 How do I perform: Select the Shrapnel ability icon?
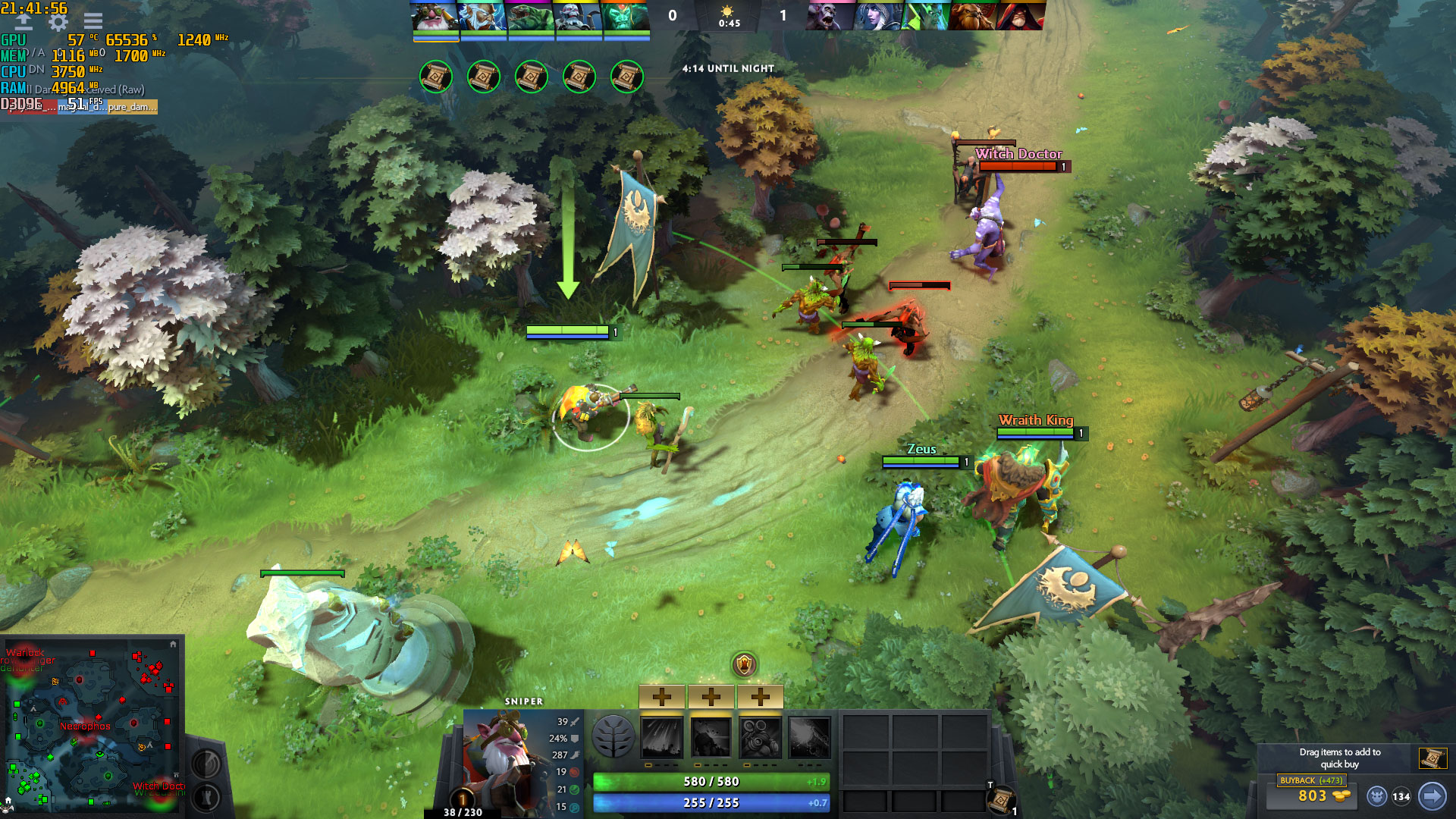coord(662,737)
